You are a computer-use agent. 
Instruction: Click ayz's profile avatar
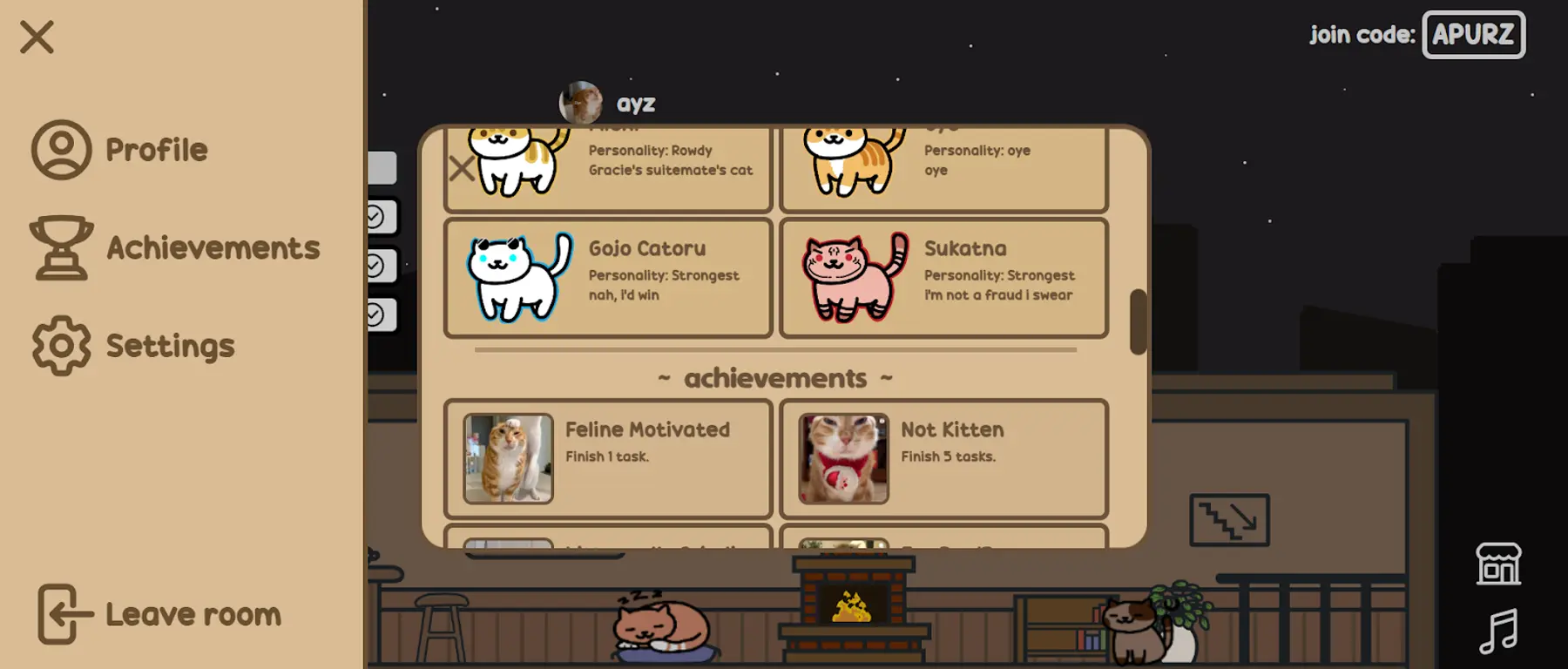point(582,102)
